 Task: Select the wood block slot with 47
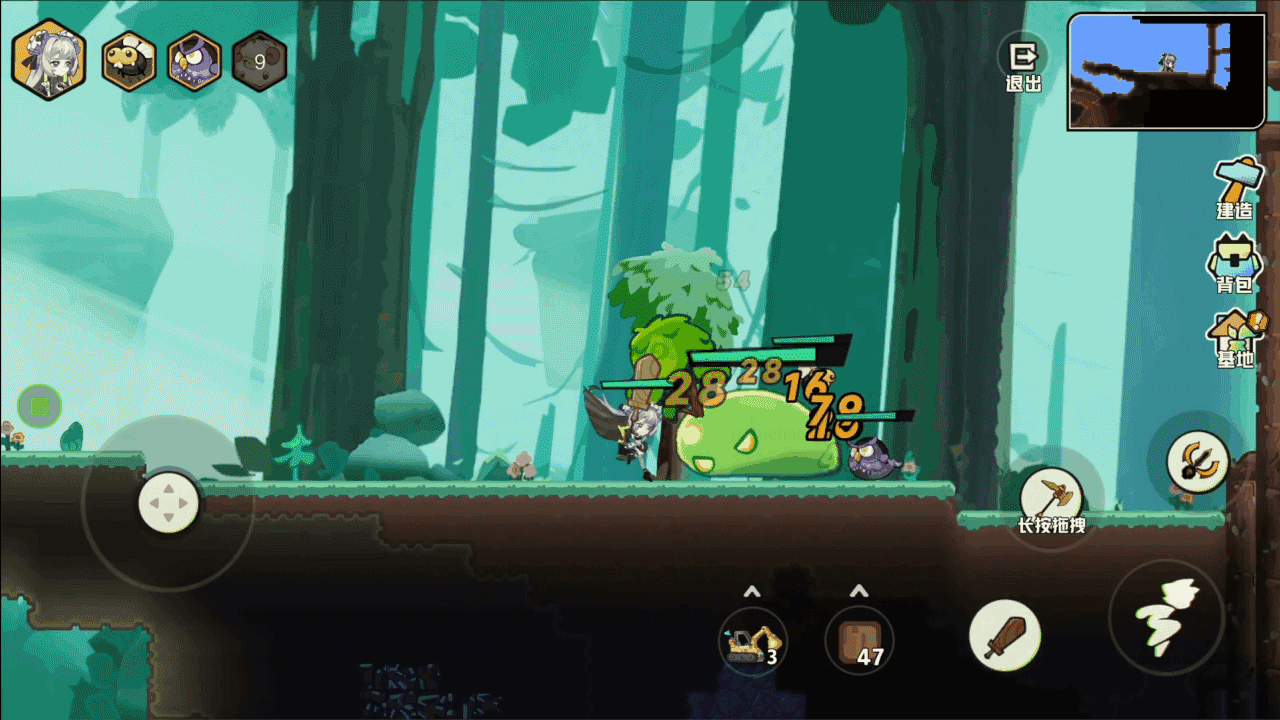[x=859, y=641]
